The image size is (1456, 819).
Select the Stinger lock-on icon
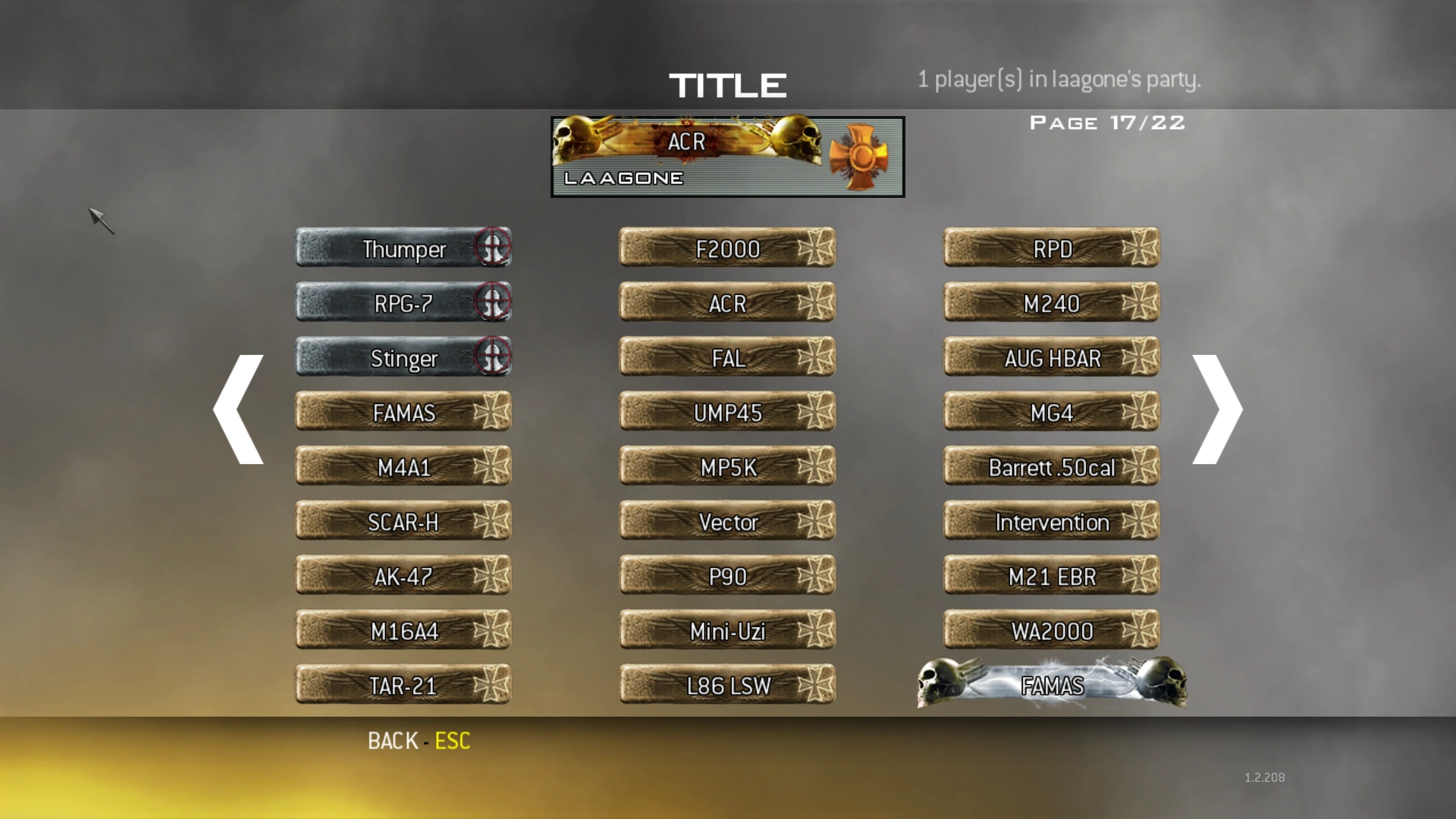click(494, 356)
